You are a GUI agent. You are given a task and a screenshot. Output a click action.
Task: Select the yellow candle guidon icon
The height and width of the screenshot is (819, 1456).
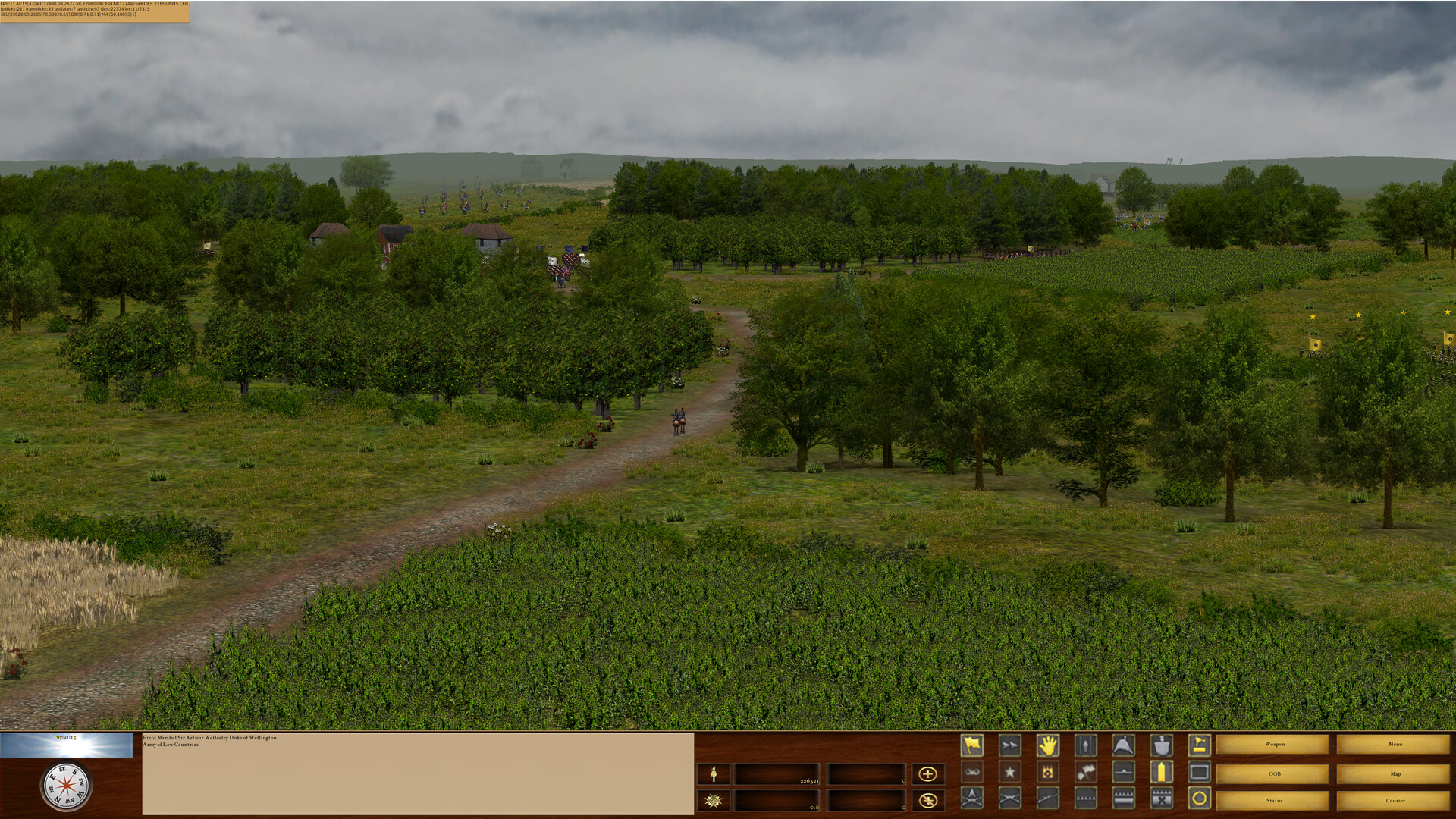click(1160, 772)
